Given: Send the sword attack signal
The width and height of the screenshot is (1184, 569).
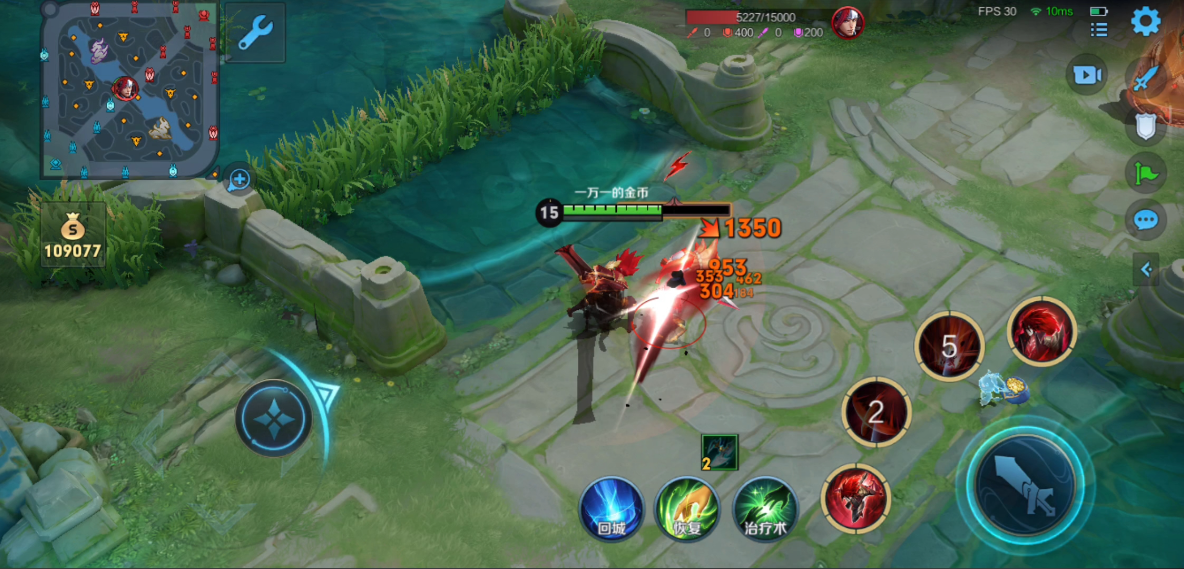Looking at the screenshot, I should (1146, 78).
